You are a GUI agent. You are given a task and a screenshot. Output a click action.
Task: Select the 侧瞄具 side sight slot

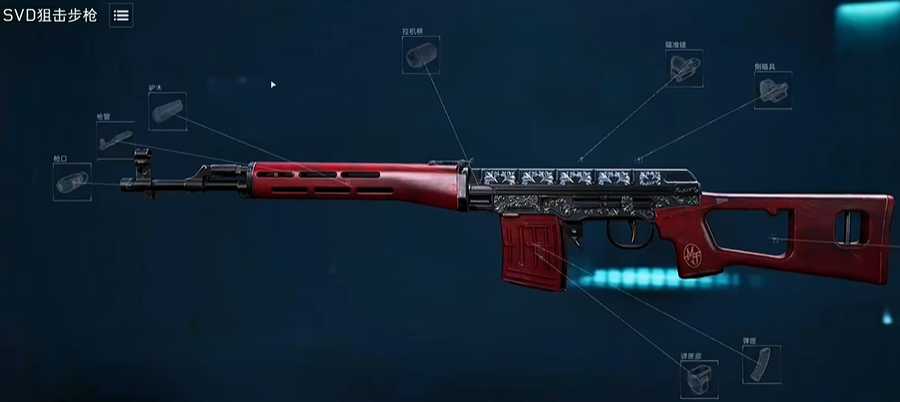point(773,91)
